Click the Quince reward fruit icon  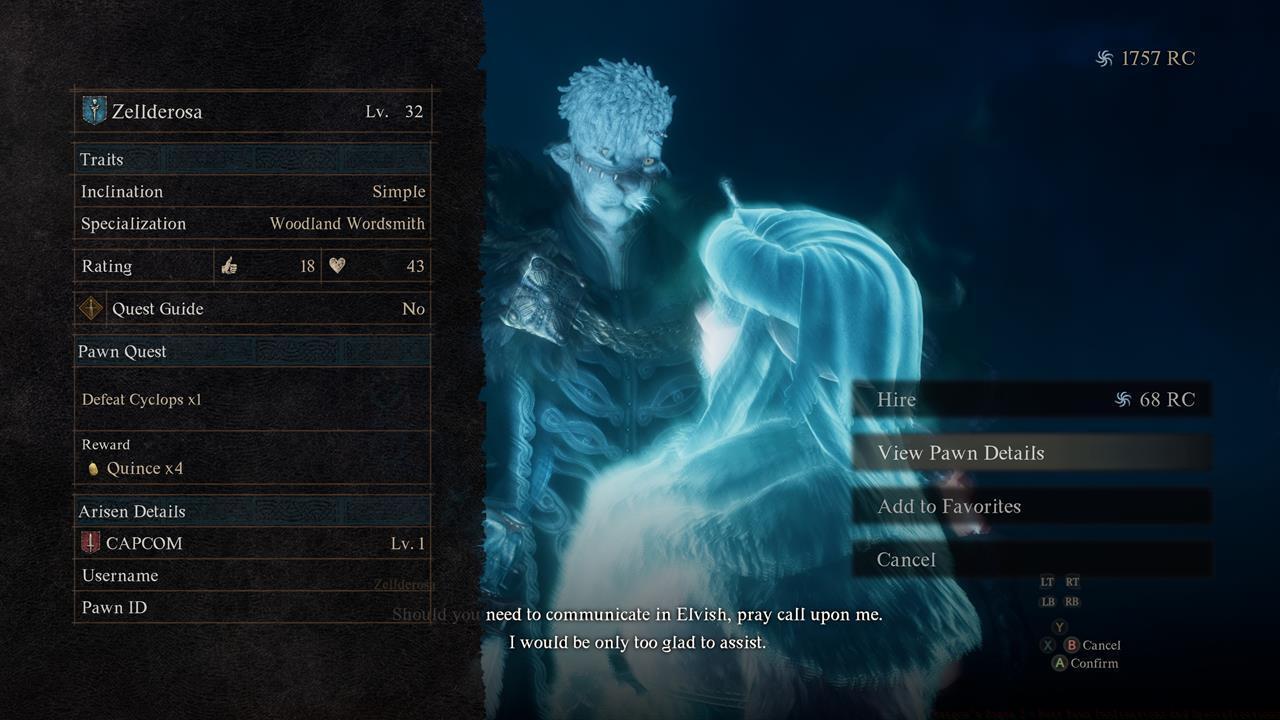(x=92, y=468)
